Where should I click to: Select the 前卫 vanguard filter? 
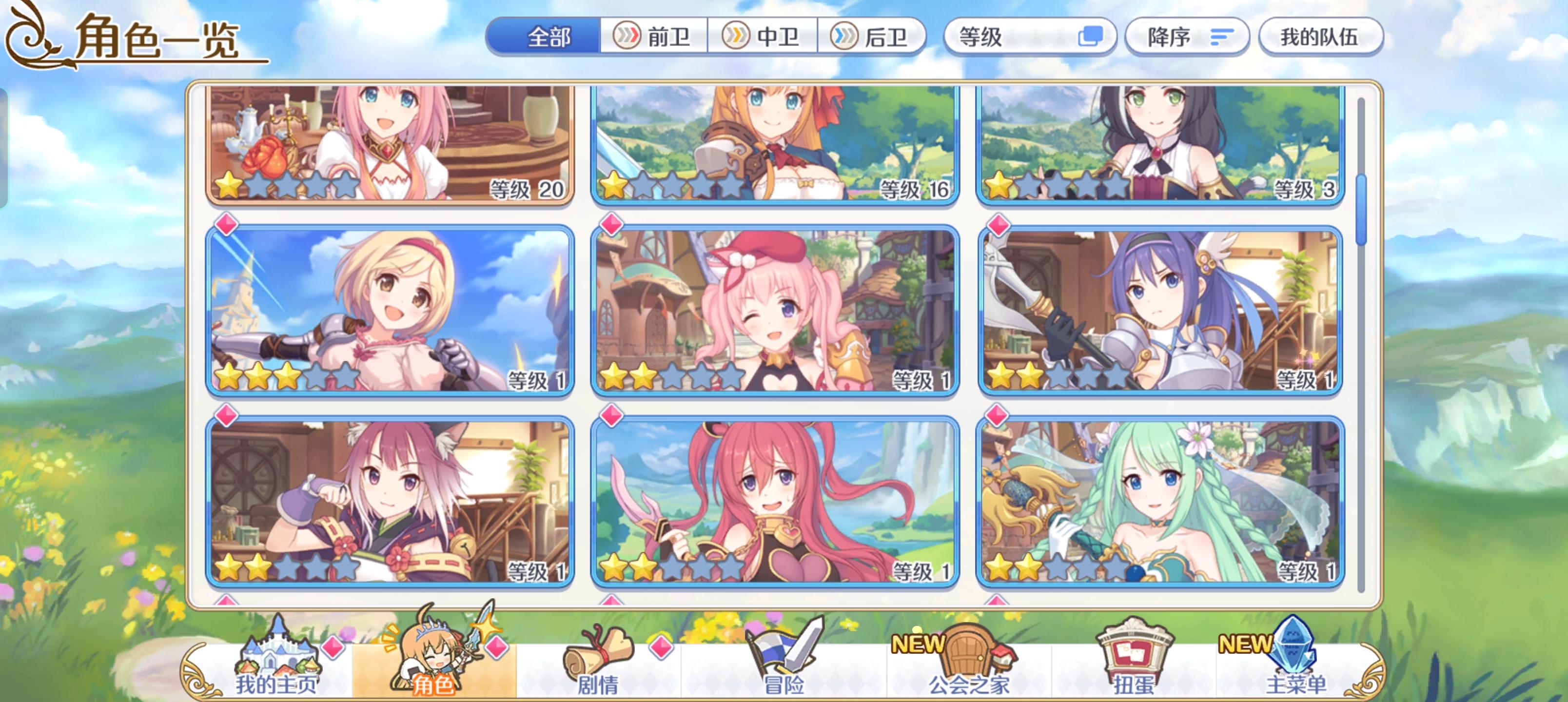654,37
